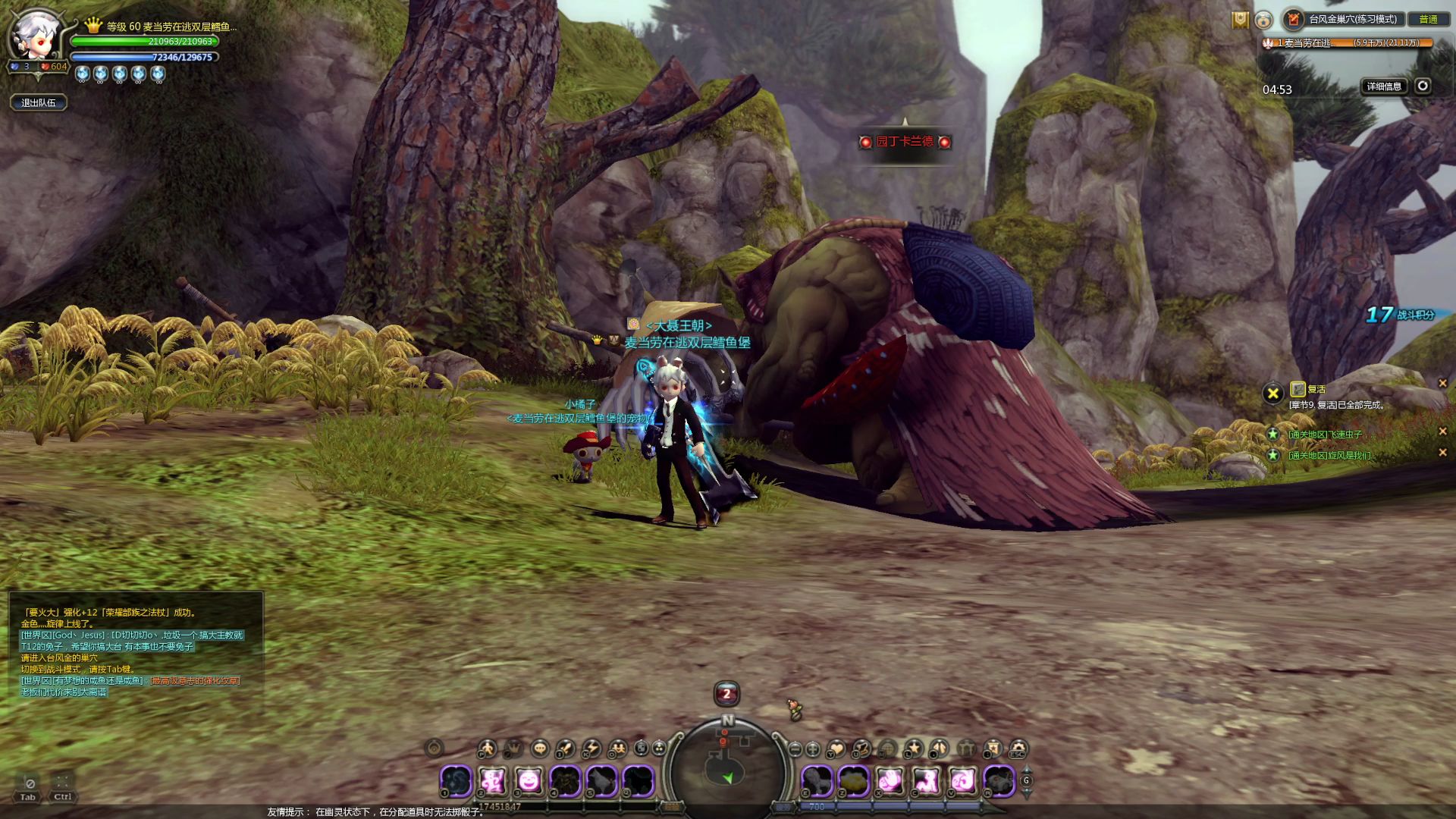Open the heart icon menu
This screenshot has width=1456, height=819.
tap(836, 748)
